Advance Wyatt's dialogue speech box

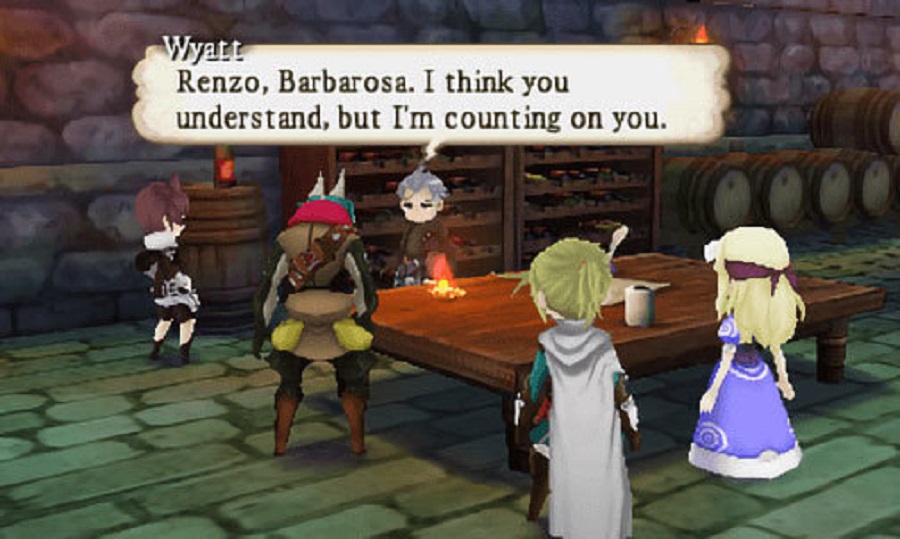(x=430, y=97)
